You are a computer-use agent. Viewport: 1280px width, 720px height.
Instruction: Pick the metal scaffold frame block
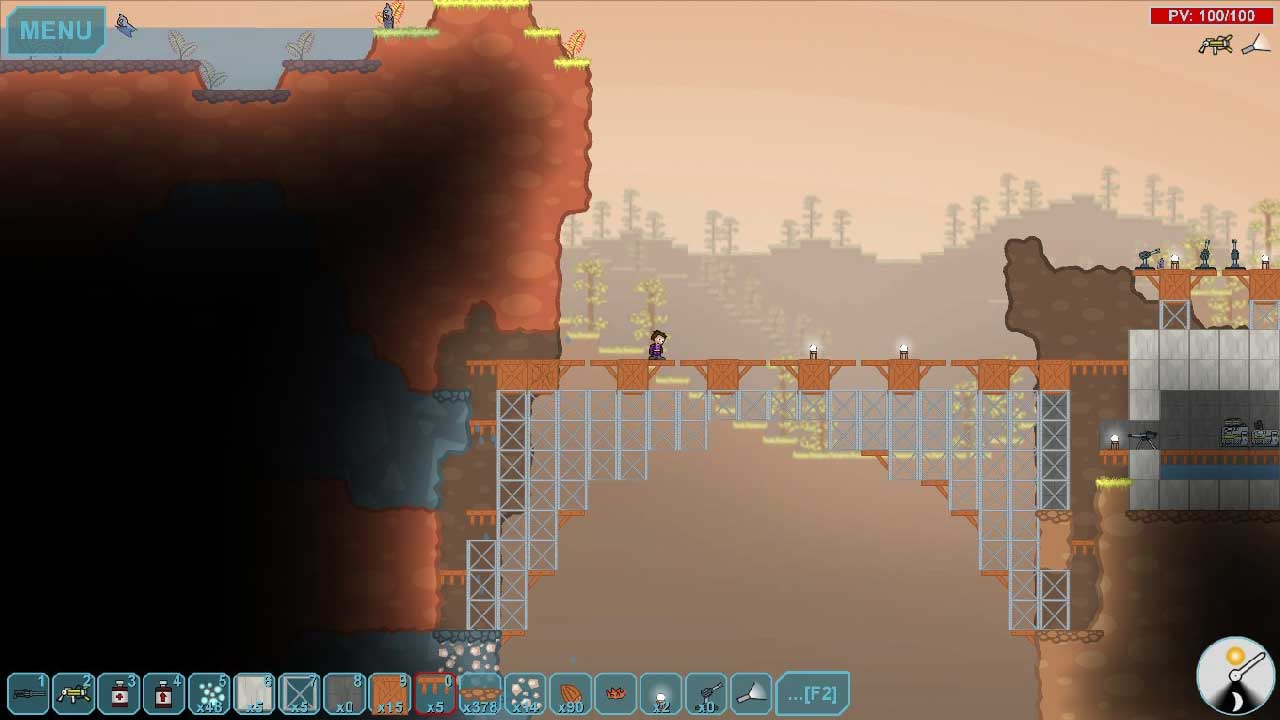(x=299, y=693)
